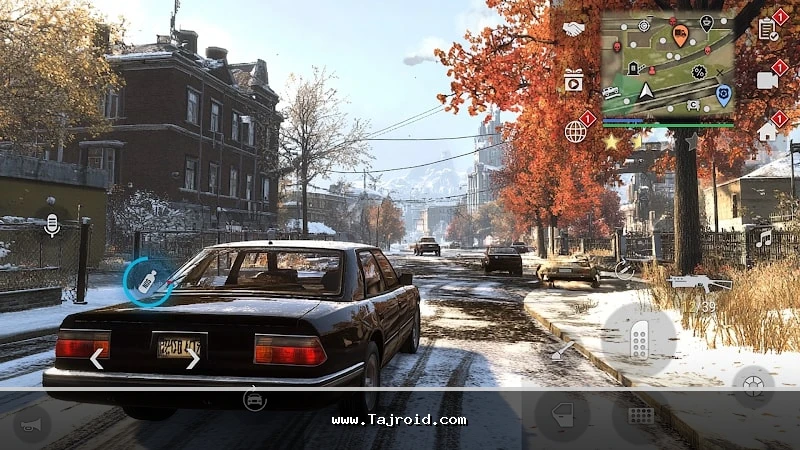Tap the video camera icon
This screenshot has height=450, width=800.
(x=767, y=80)
